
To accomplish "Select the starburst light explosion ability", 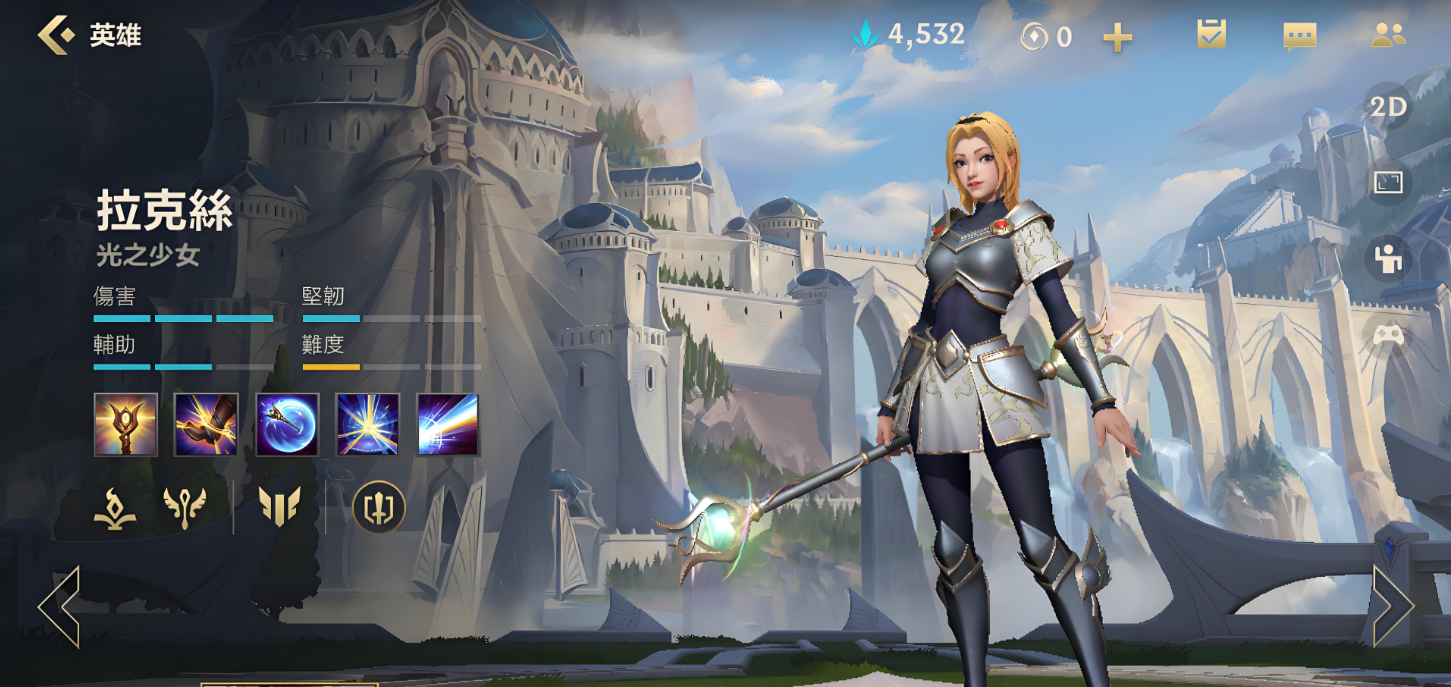I will coord(367,424).
